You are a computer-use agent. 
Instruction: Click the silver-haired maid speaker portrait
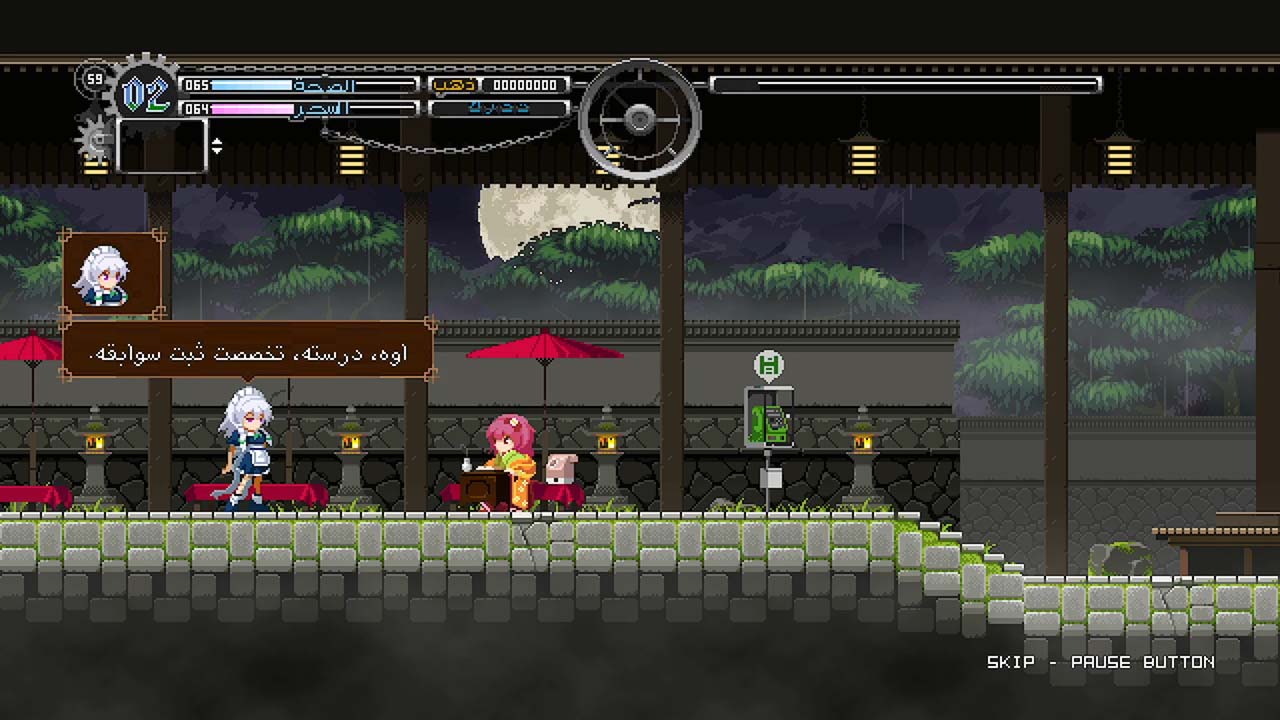pos(111,273)
